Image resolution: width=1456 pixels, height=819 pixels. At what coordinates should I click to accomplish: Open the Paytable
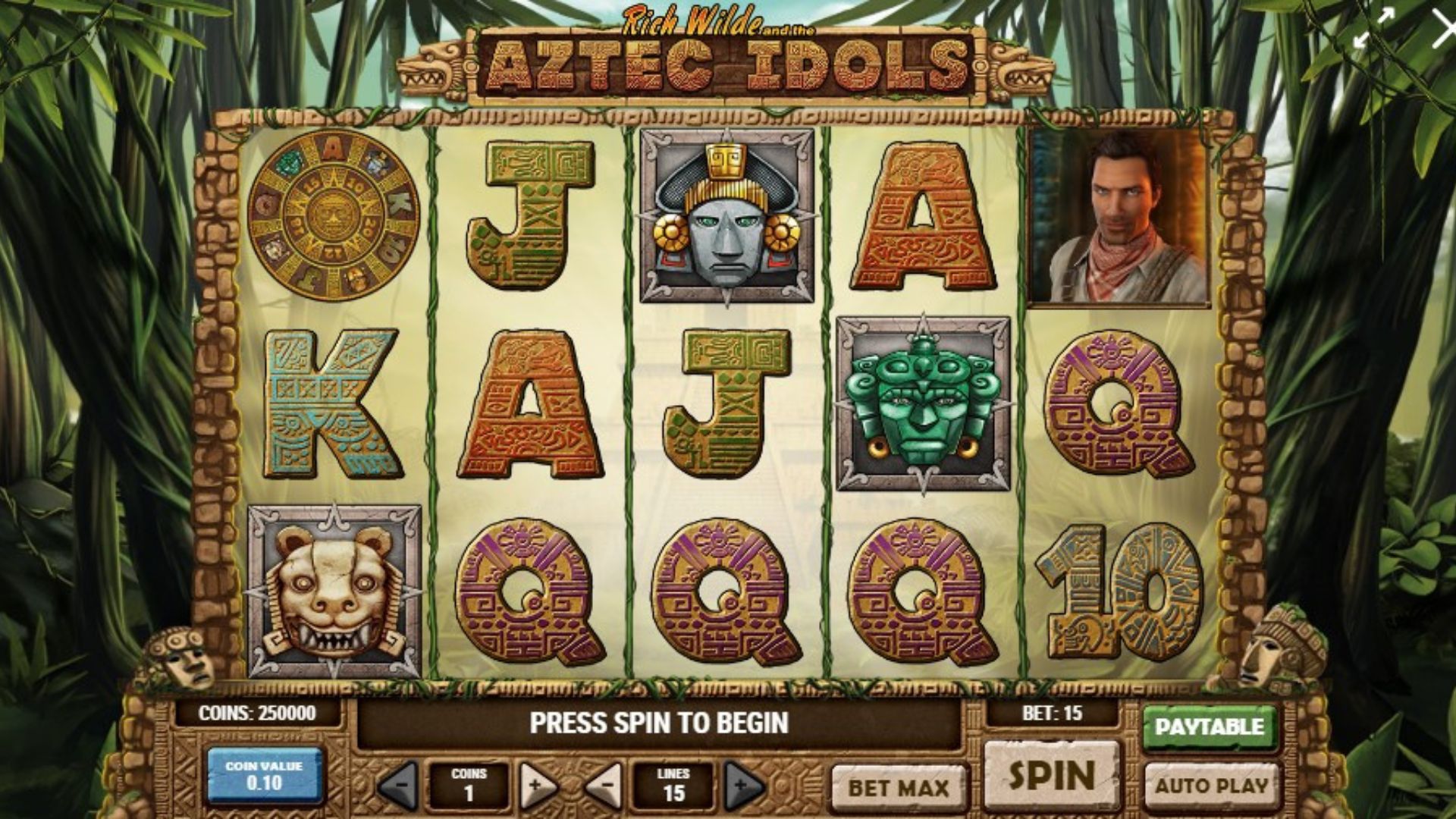pos(1209,727)
